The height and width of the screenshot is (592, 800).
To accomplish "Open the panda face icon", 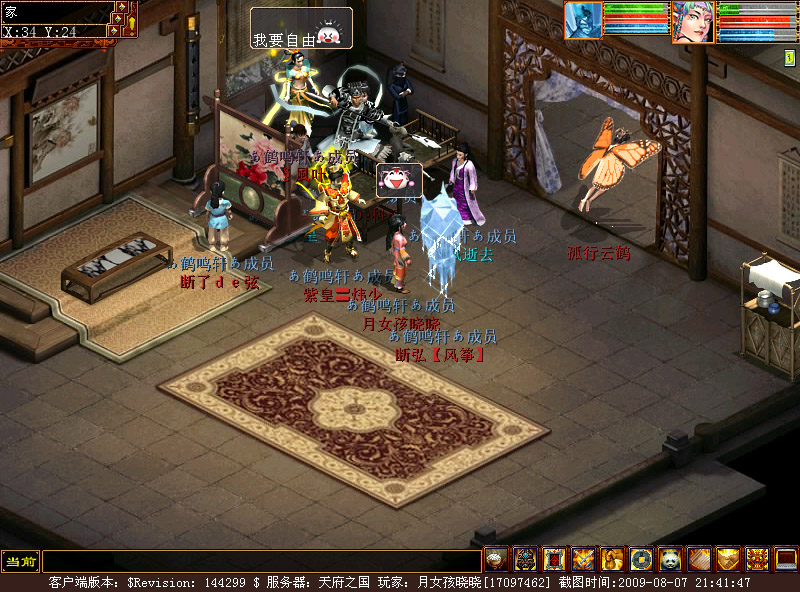I will [x=670, y=560].
